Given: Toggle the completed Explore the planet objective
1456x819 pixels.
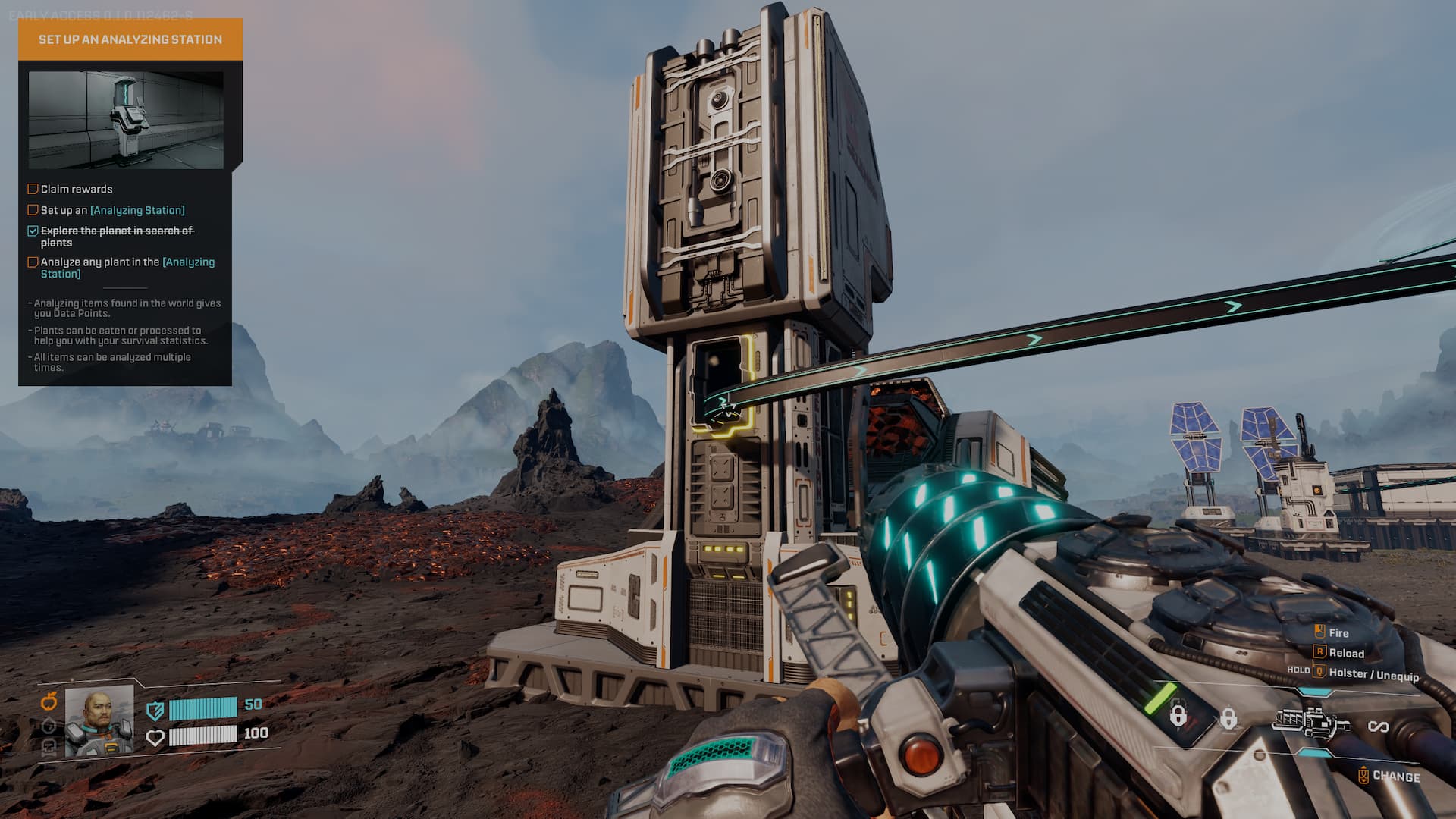Looking at the screenshot, I should click(x=33, y=231).
